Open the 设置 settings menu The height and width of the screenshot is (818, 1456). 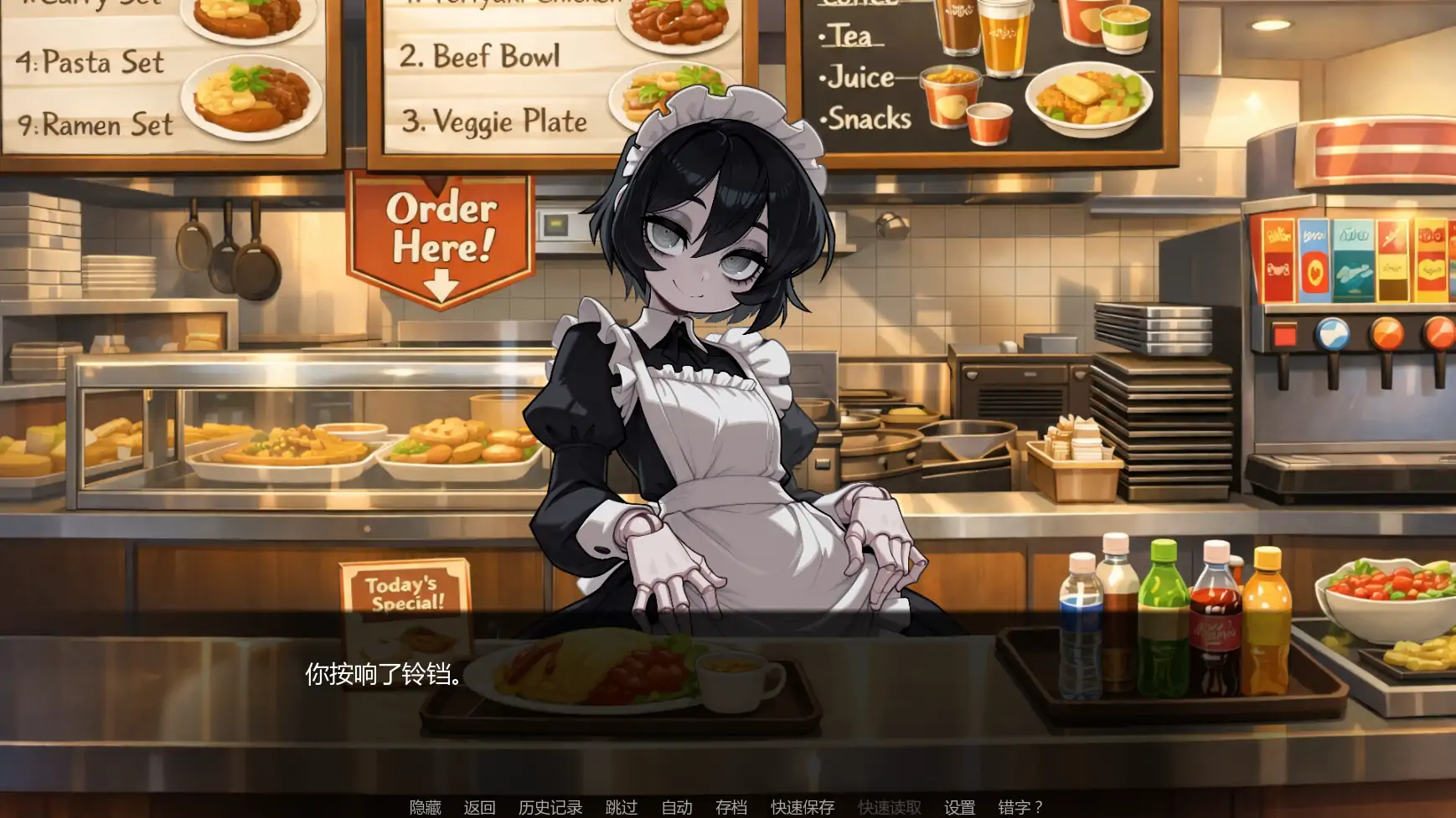click(x=959, y=807)
